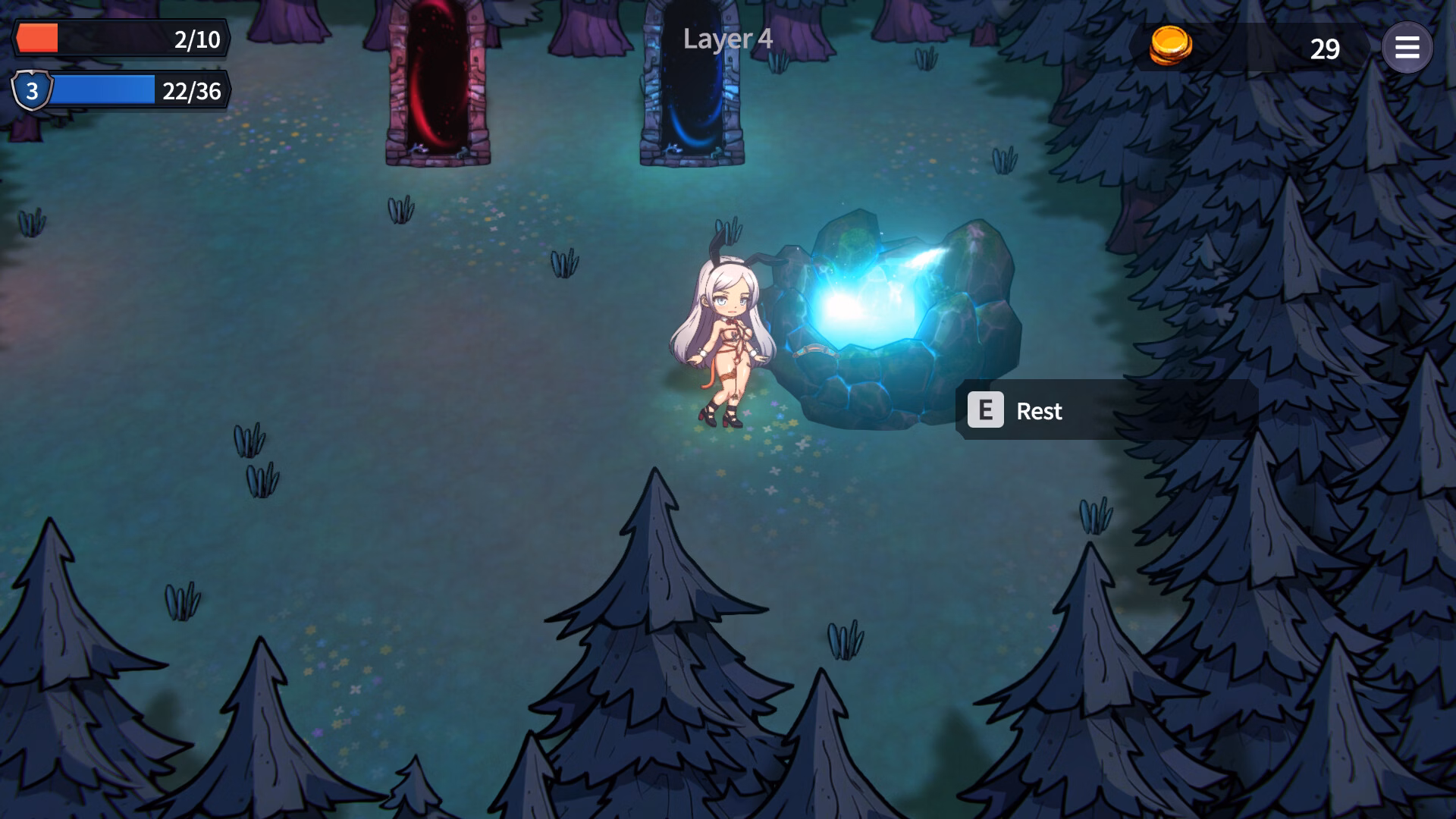Image resolution: width=1456 pixels, height=819 pixels.
Task: Select the shield level icon showing 3
Action: click(32, 93)
